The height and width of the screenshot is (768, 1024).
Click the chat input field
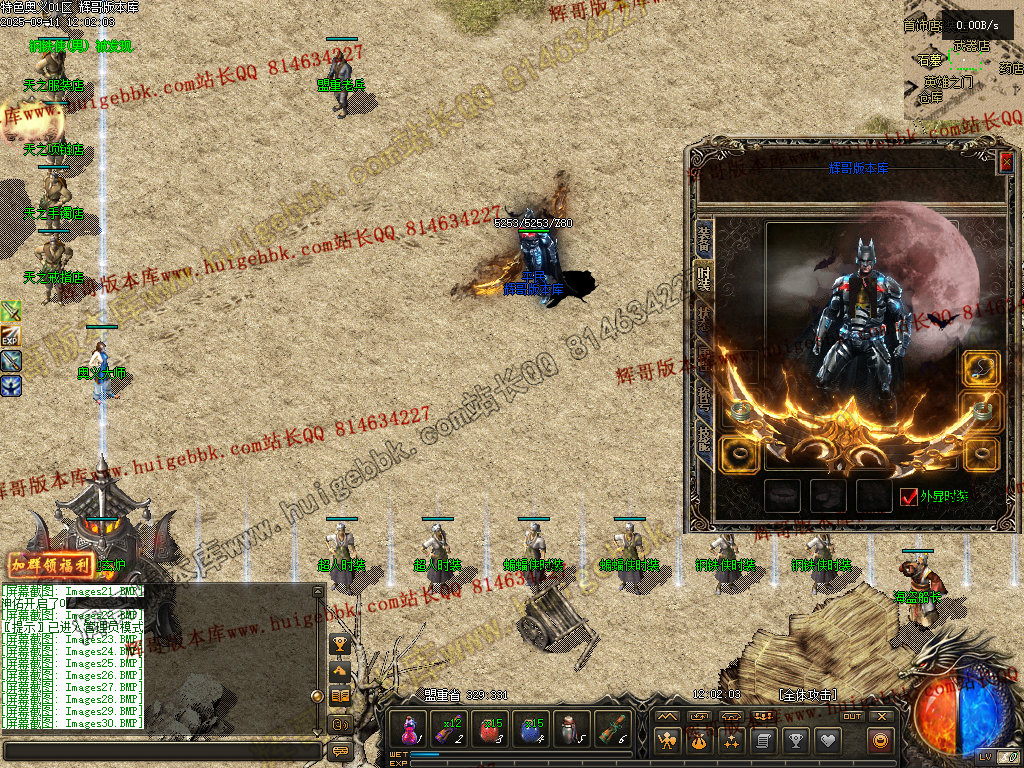[160, 750]
